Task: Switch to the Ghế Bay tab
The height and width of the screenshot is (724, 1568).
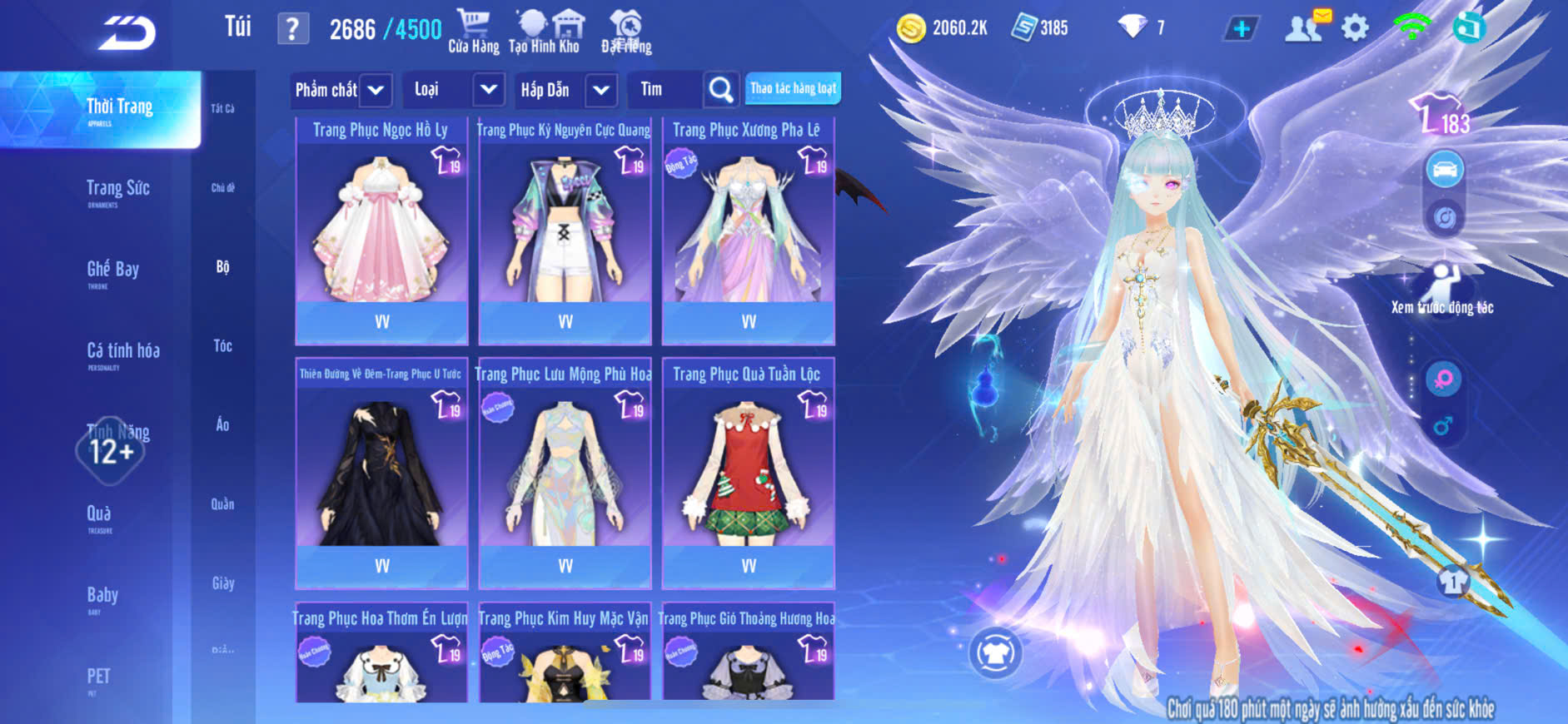Action: click(x=112, y=271)
